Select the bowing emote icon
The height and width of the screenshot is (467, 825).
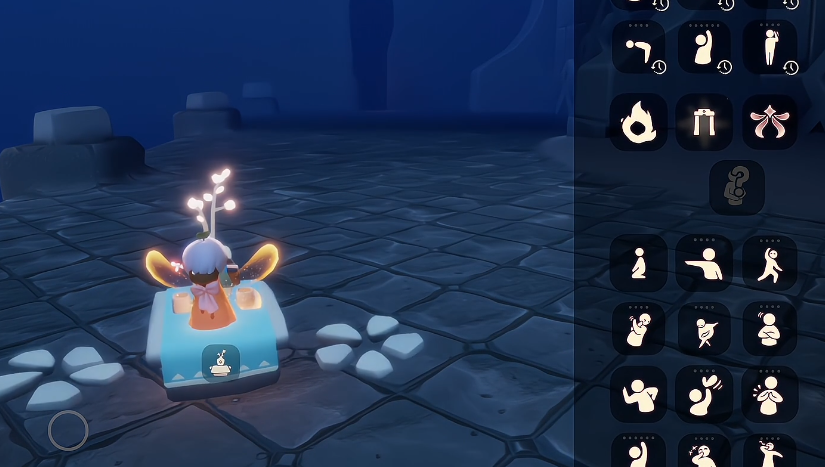638,47
